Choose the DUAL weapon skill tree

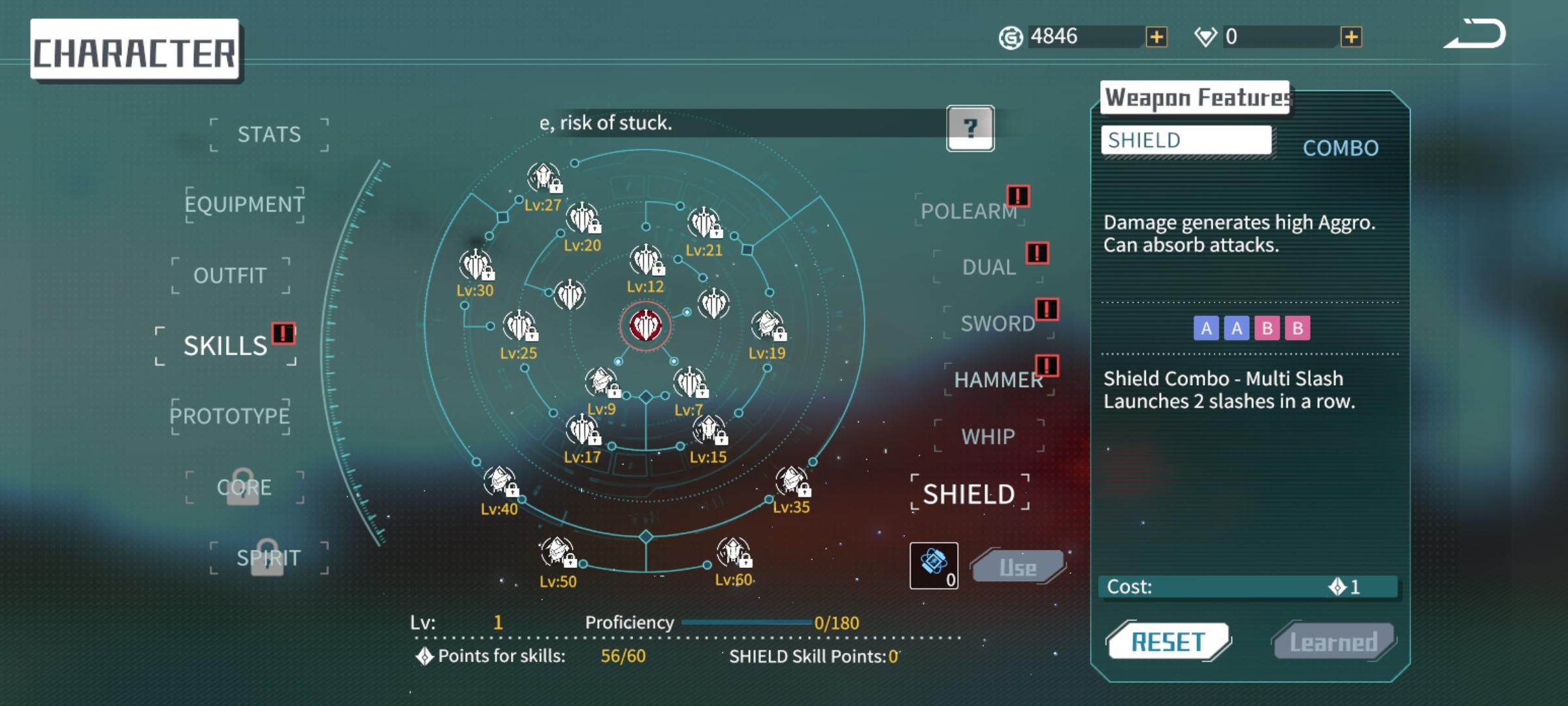(988, 267)
